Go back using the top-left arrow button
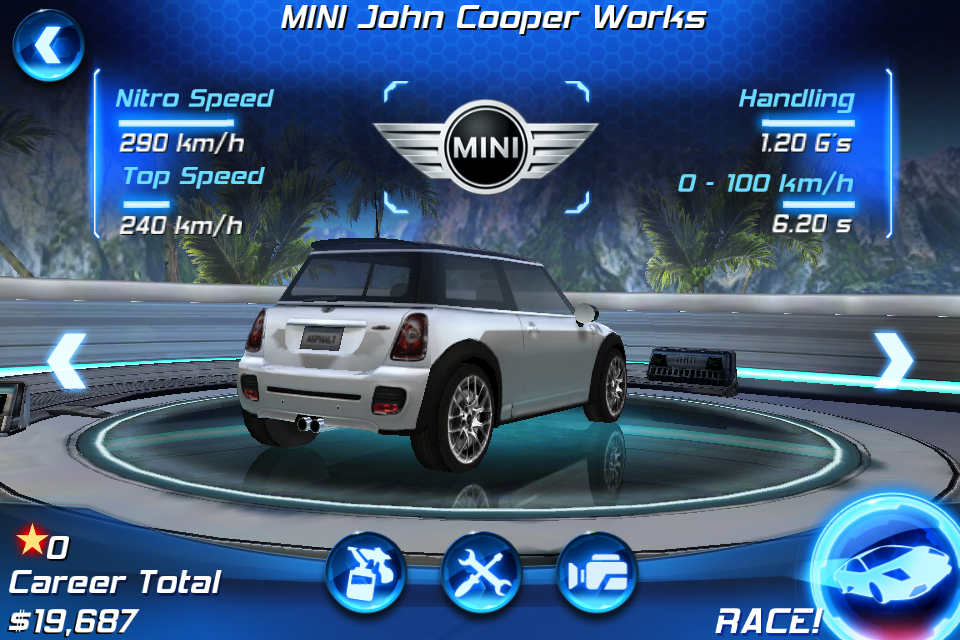Screen dimensions: 960x640 47,46
